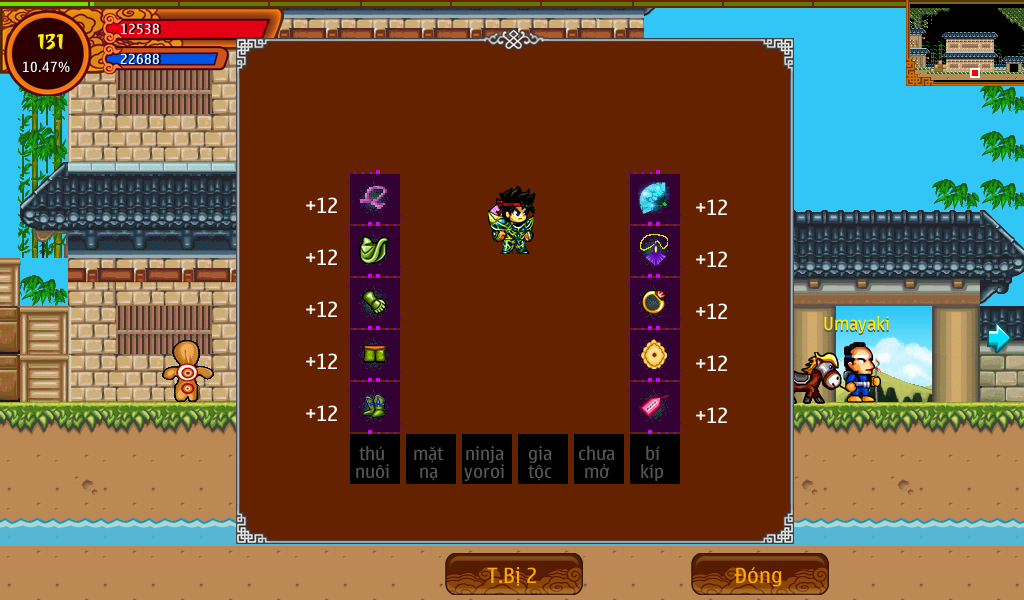Image resolution: width=1024 pixels, height=600 pixels.
Task: Close the panel with the Đóng button
Action: [x=759, y=575]
